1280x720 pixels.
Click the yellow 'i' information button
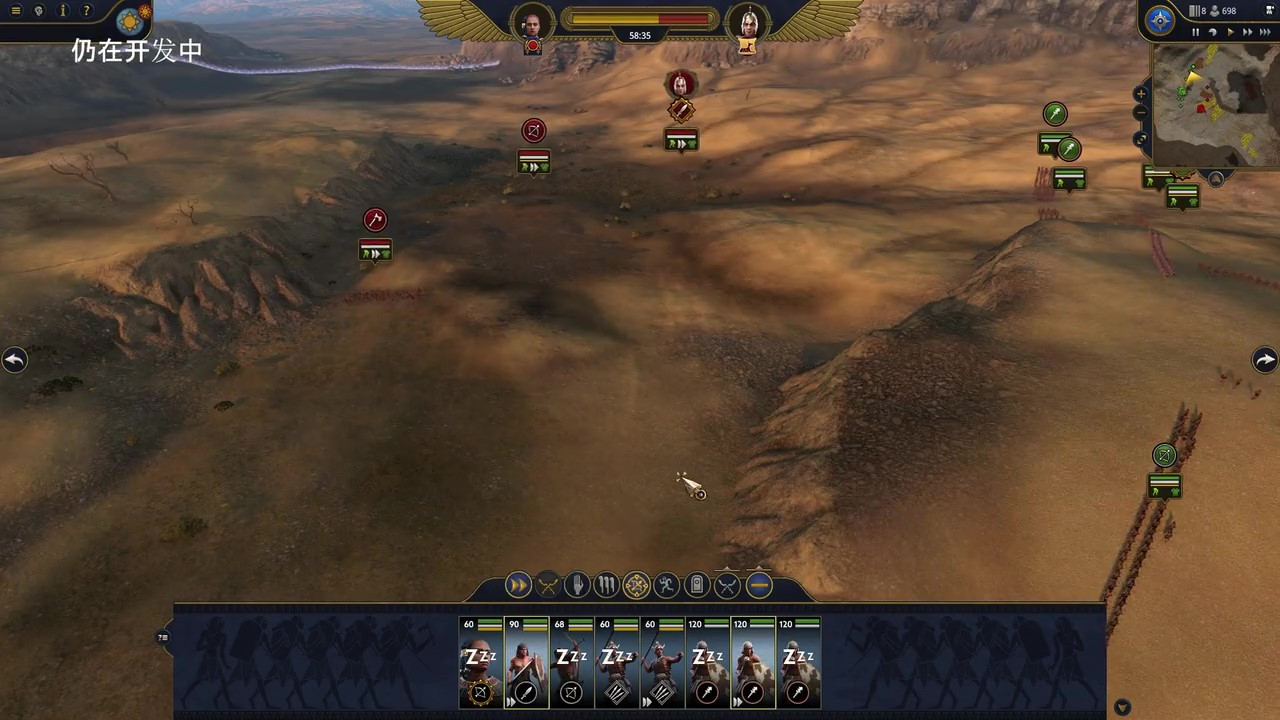pos(63,11)
